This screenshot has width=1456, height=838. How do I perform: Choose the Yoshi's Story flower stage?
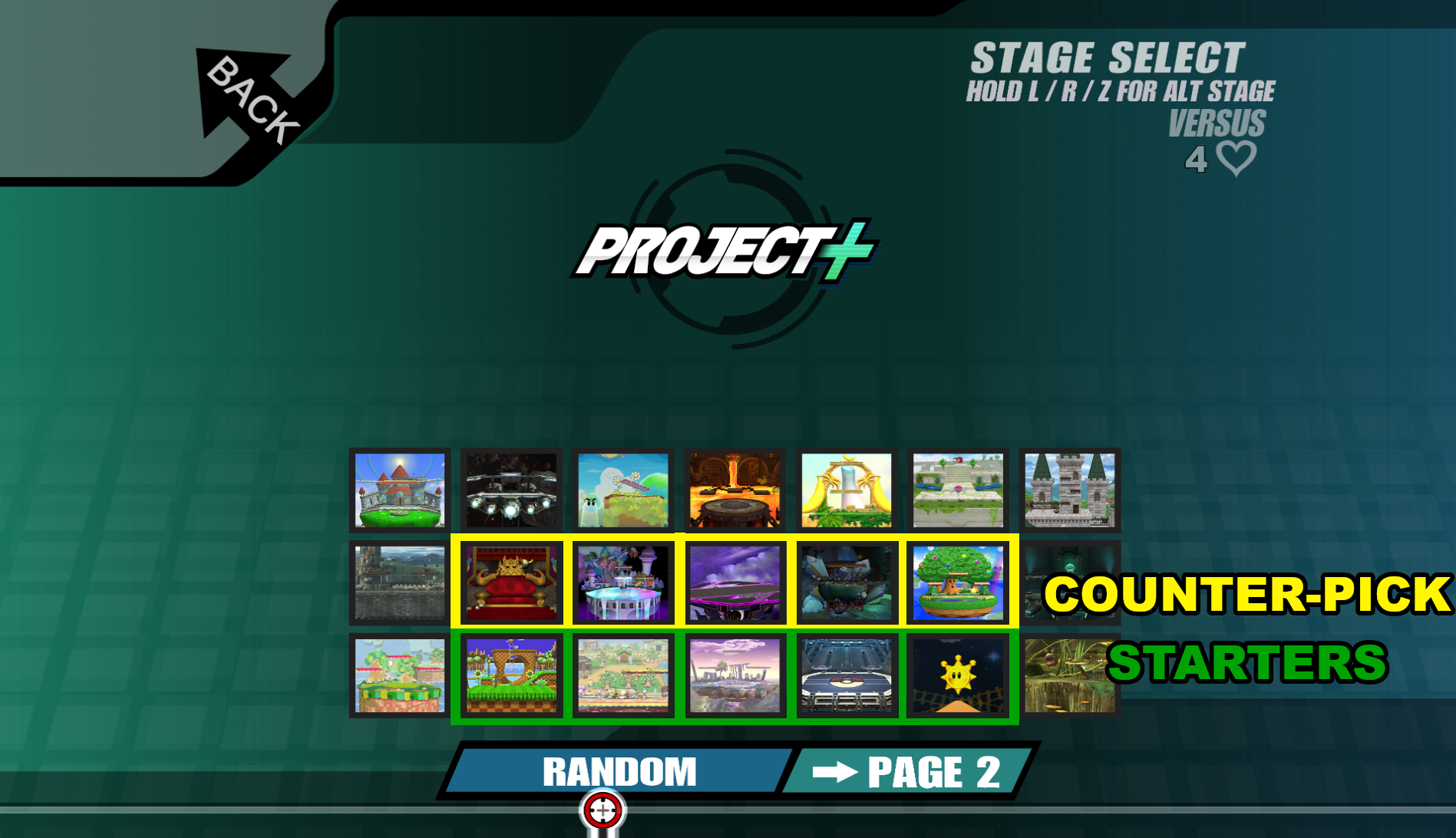click(623, 490)
